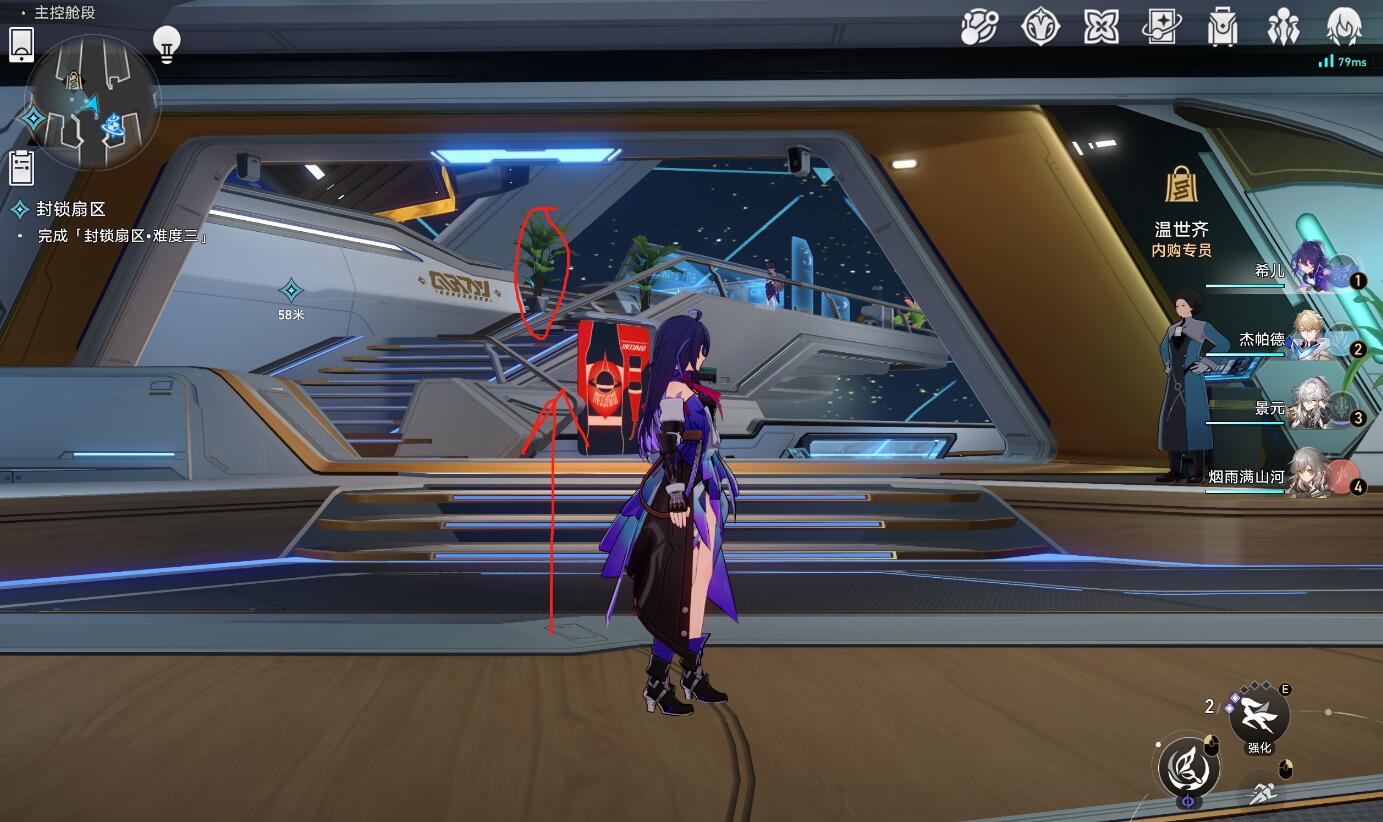The height and width of the screenshot is (822, 1383).
Task: Open the phone menu icon
Action: pyautogui.click(x=22, y=45)
